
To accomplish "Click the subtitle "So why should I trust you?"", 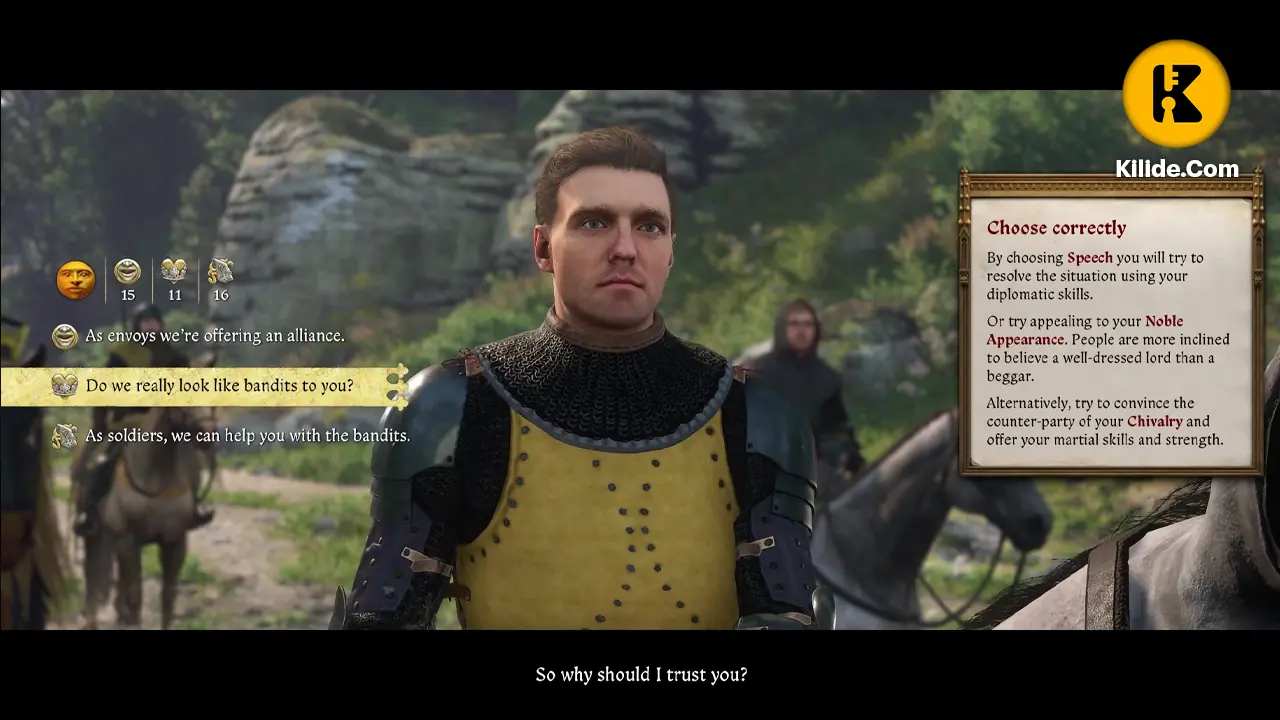I will coord(641,675).
